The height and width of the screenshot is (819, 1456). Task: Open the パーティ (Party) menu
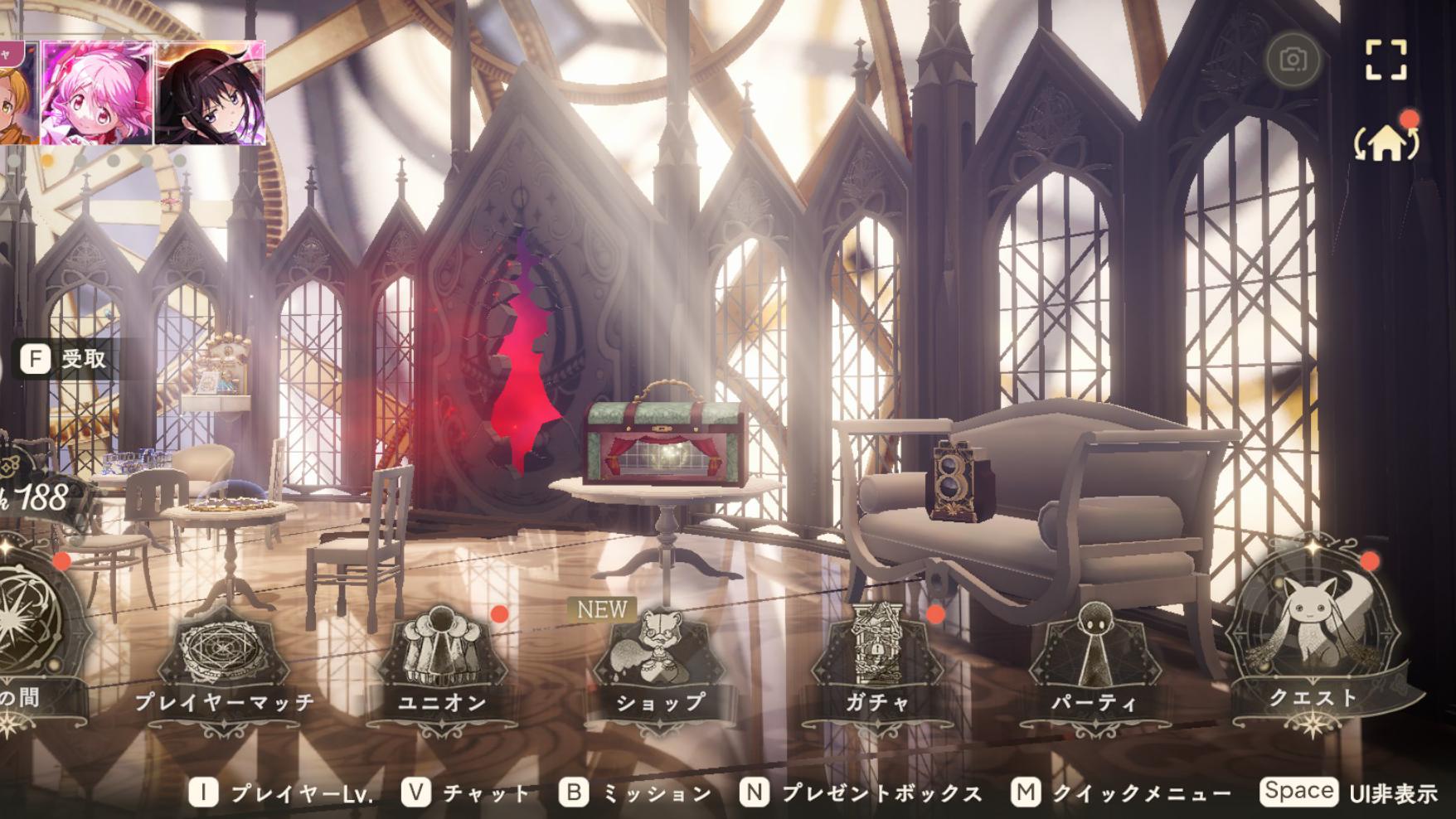(x=1094, y=663)
